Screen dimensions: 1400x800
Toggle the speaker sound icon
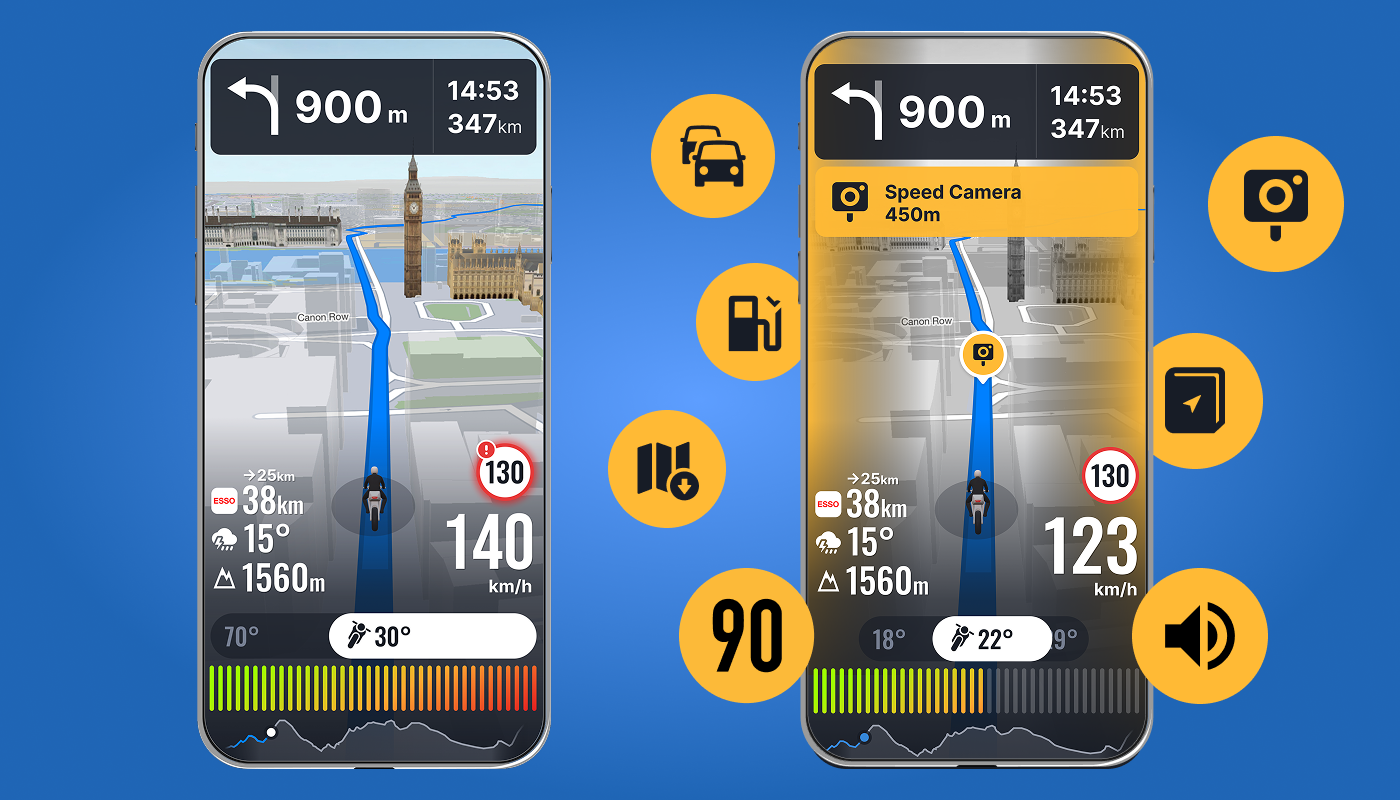click(1199, 636)
